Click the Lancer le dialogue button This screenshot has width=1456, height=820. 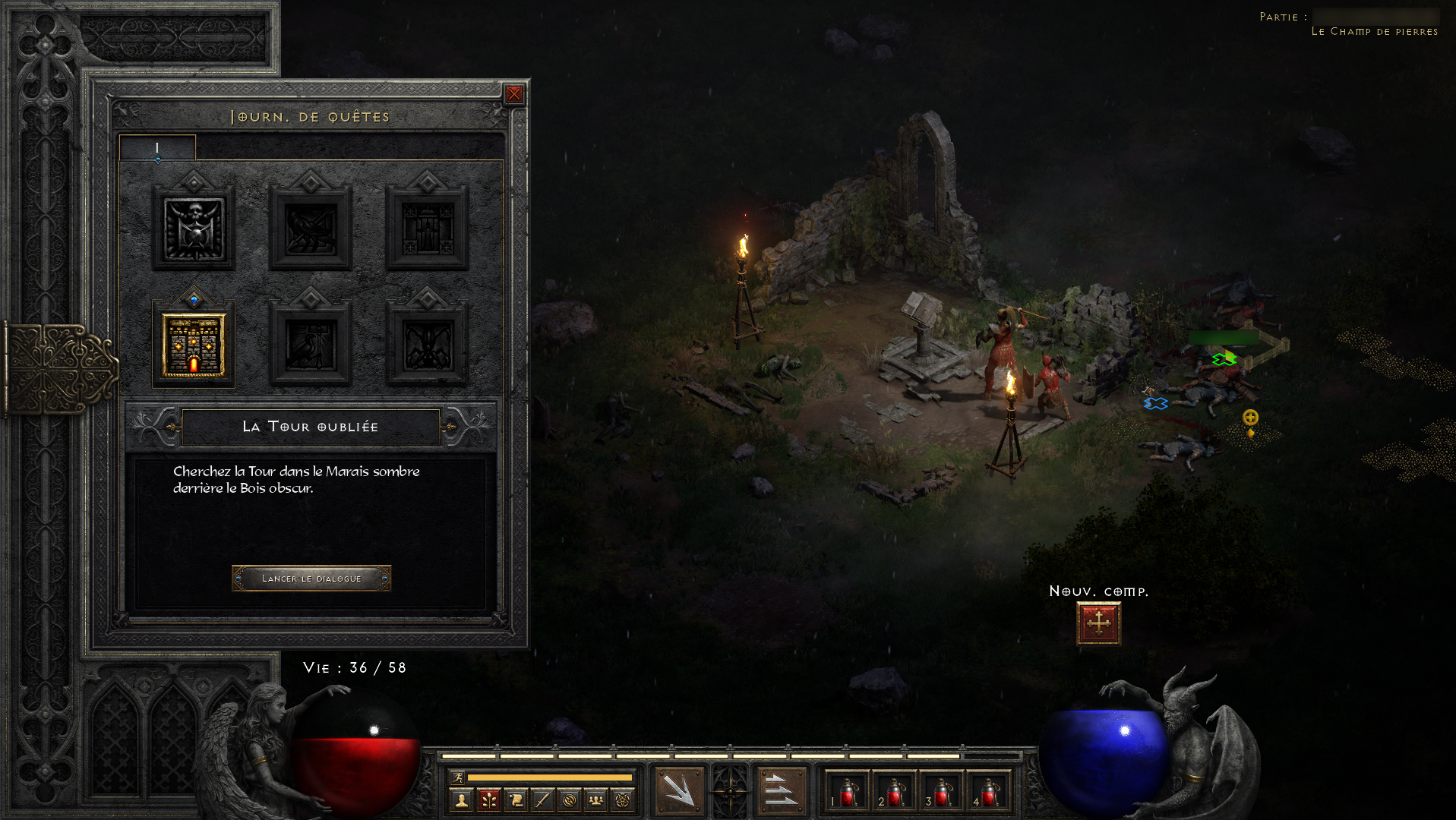311,579
